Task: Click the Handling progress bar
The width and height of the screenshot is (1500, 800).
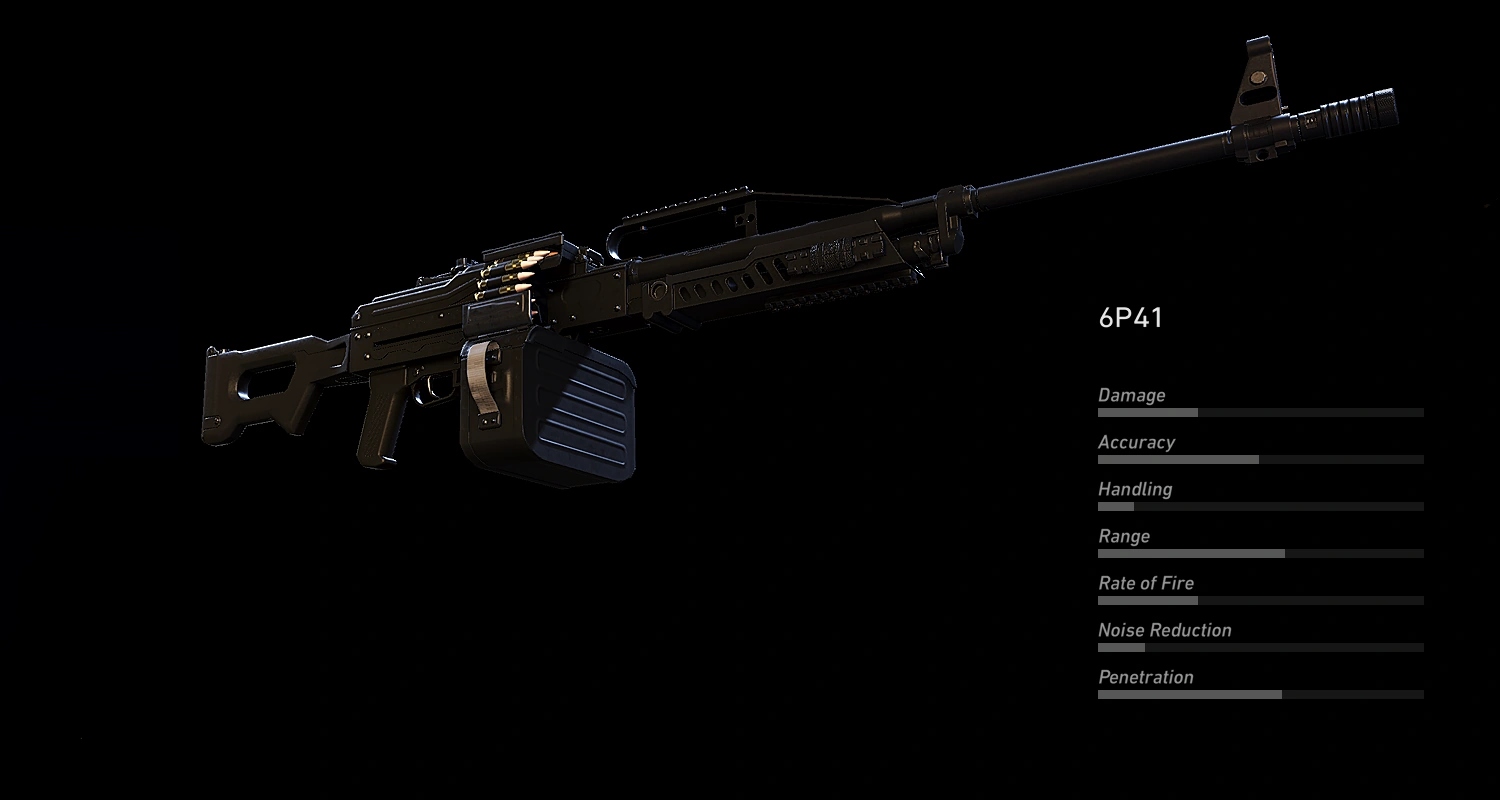Action: pyautogui.click(x=1260, y=507)
